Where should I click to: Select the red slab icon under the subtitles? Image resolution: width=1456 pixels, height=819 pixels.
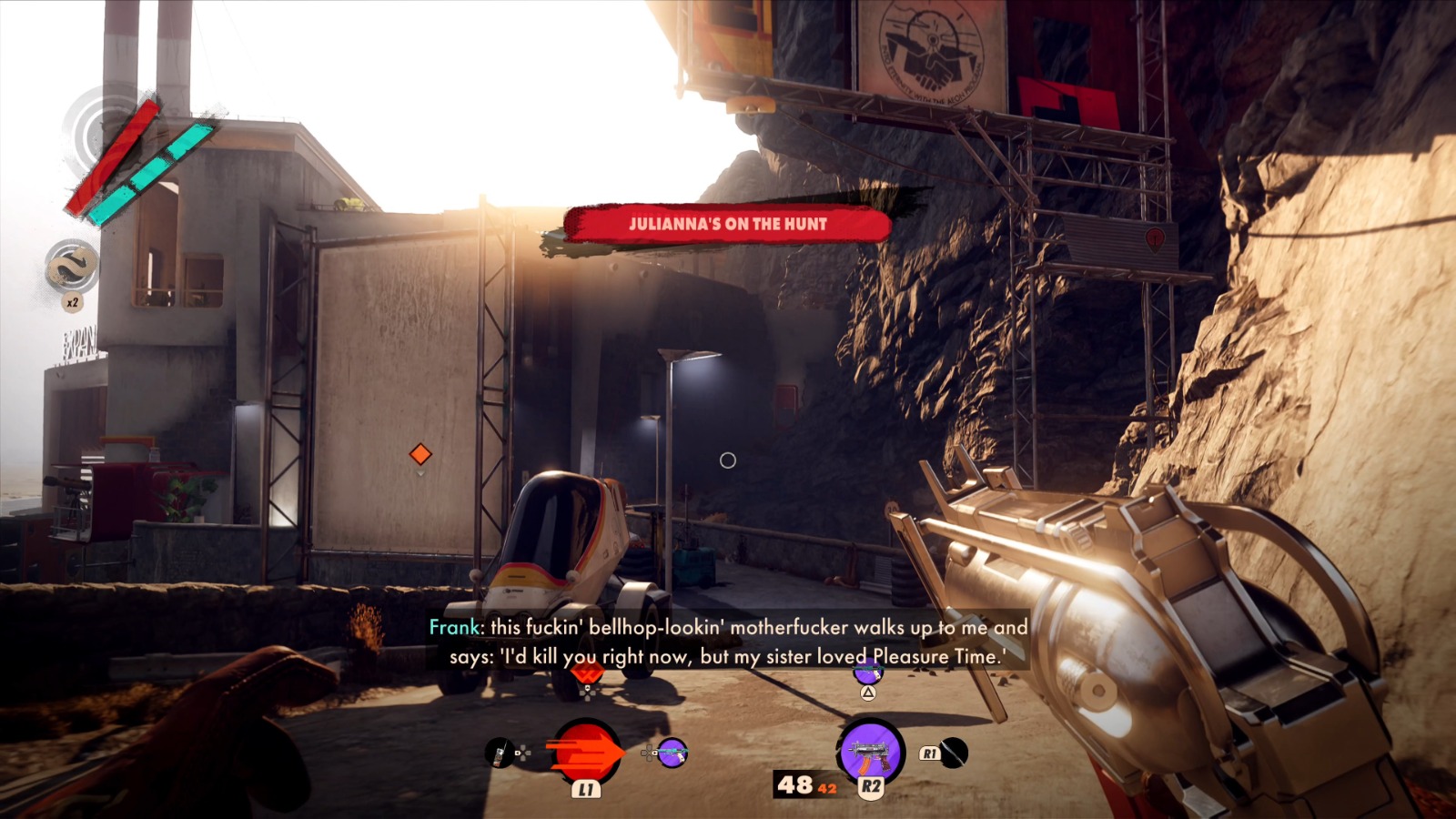click(587, 675)
